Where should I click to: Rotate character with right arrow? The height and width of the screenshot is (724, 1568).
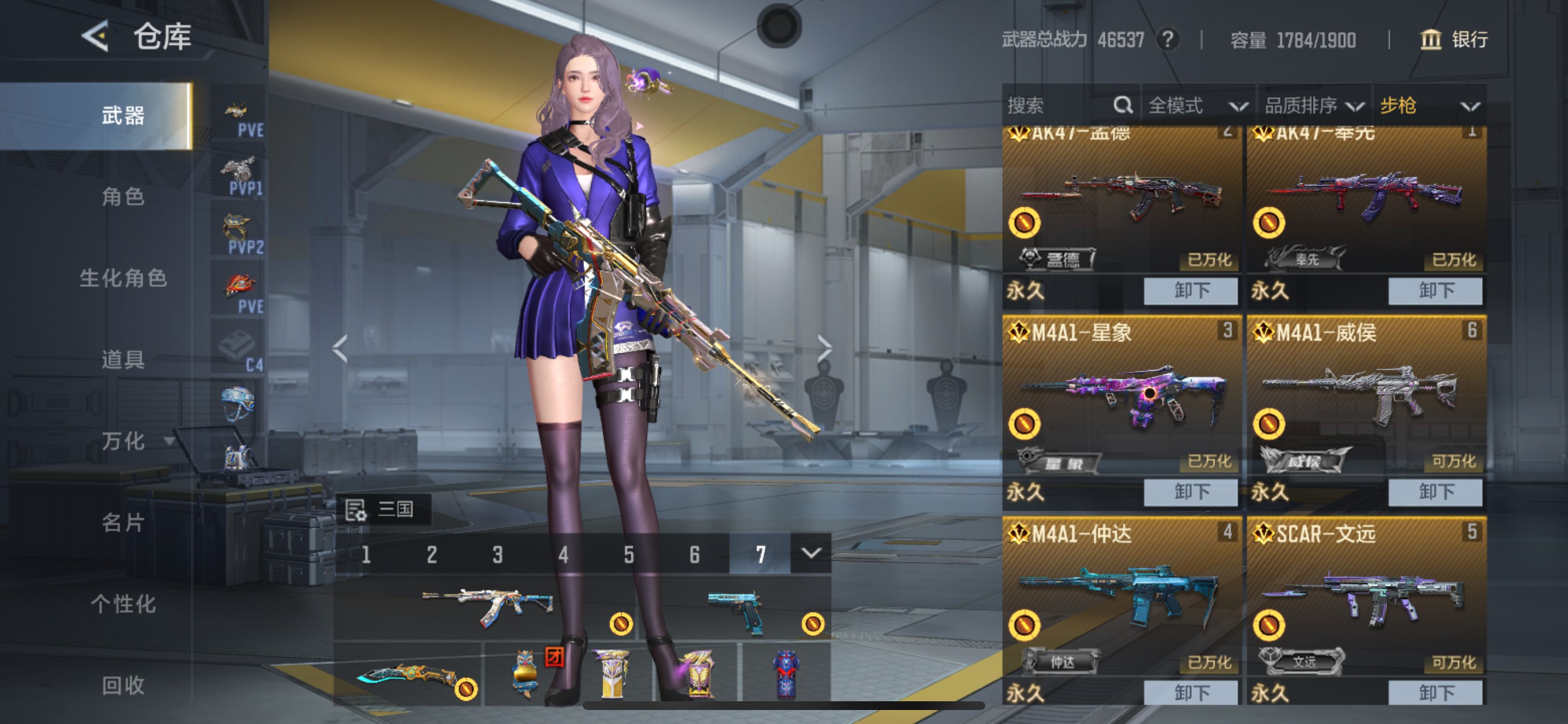[824, 348]
